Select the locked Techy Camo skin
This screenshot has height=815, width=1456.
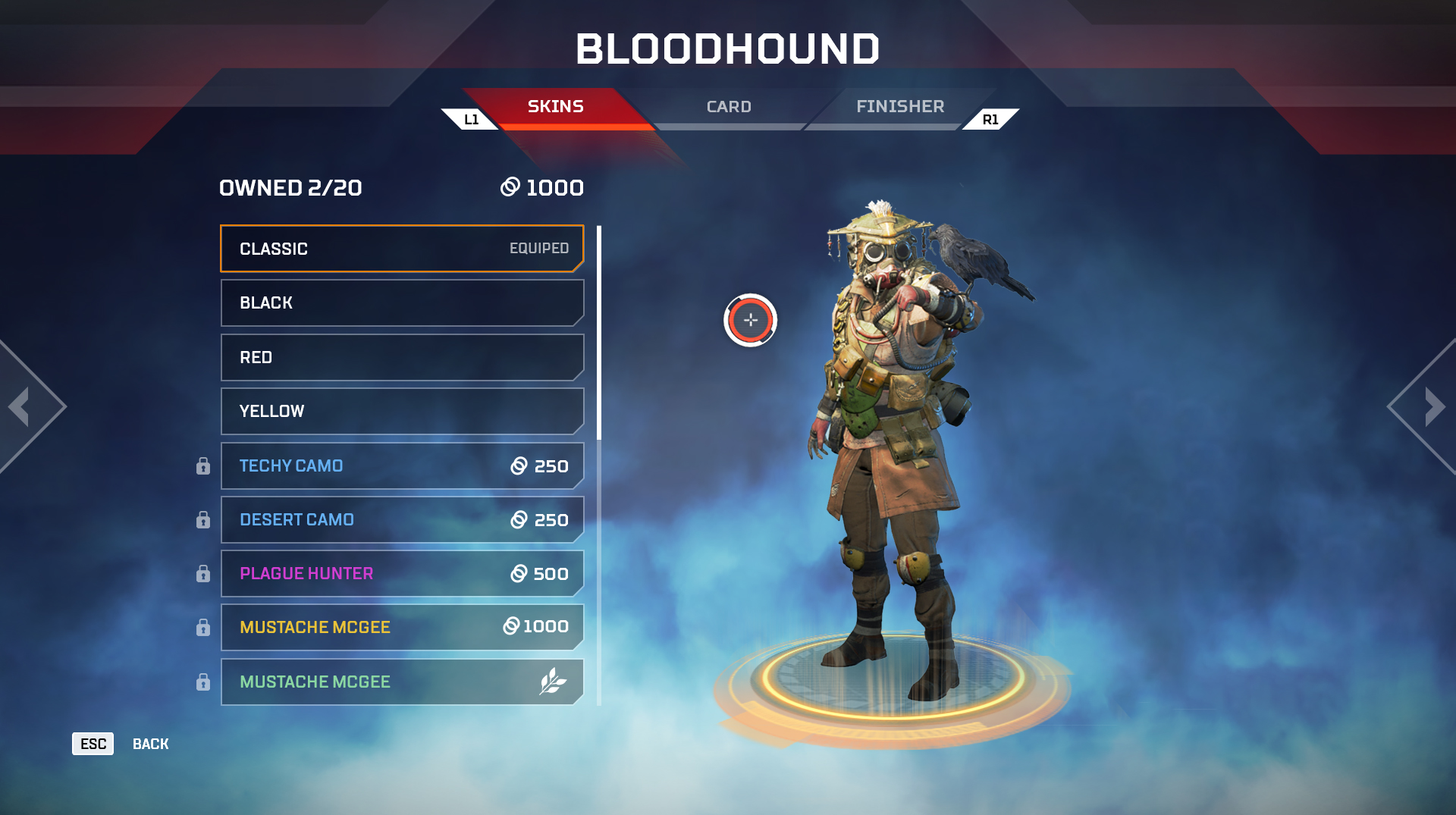click(402, 465)
